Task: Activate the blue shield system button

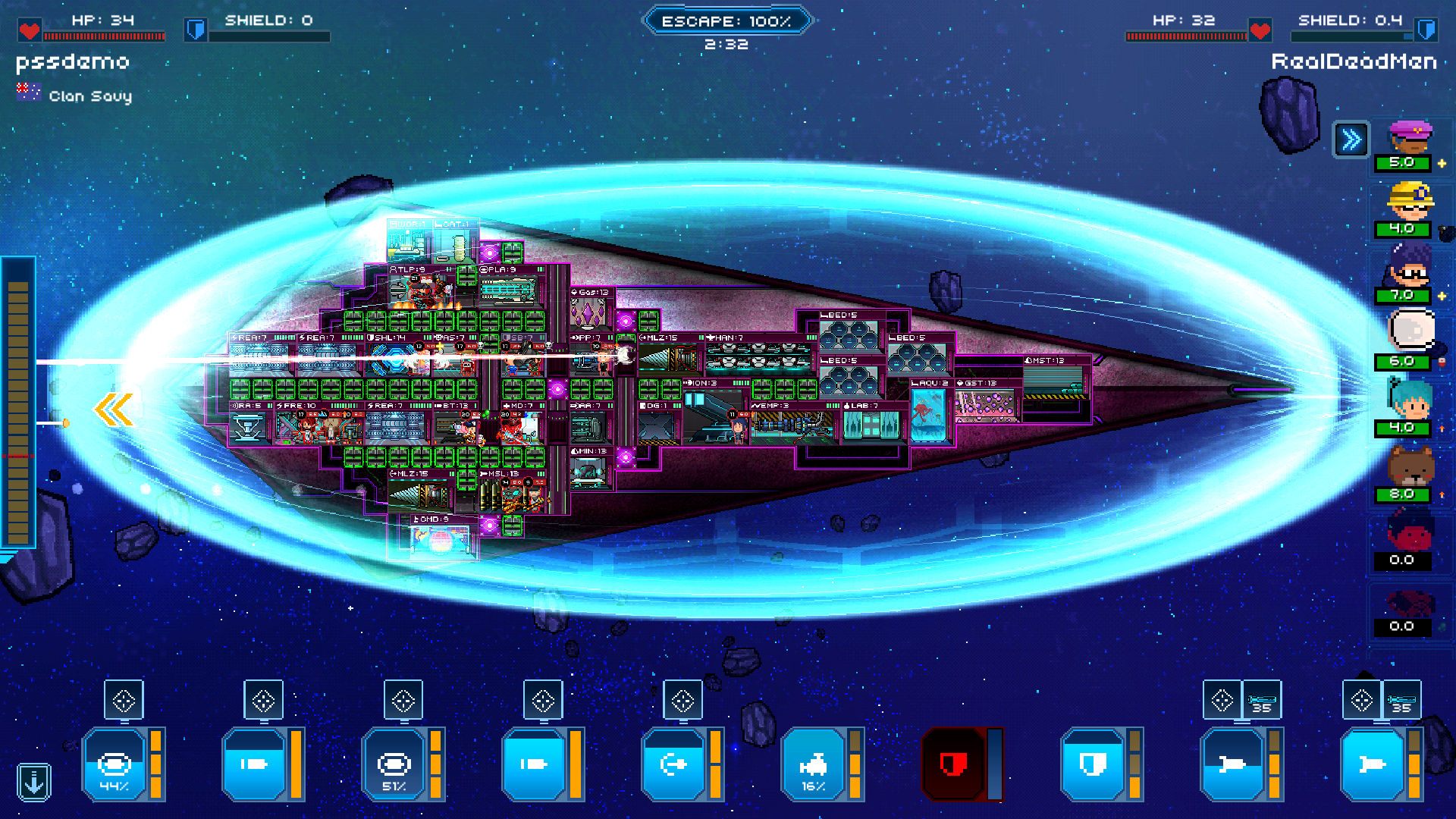Action: pyautogui.click(x=1092, y=764)
